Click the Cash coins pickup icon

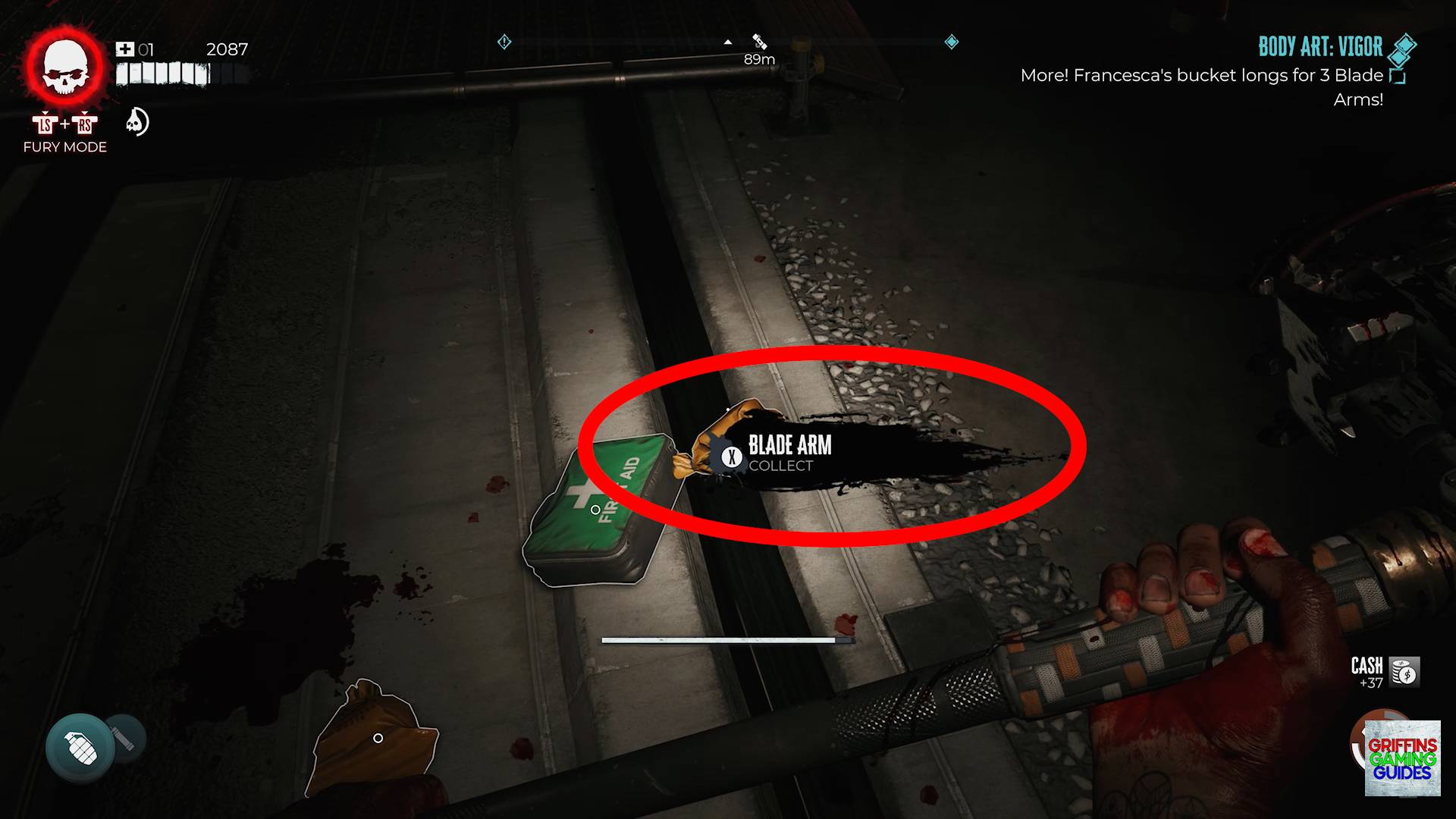tap(1404, 672)
